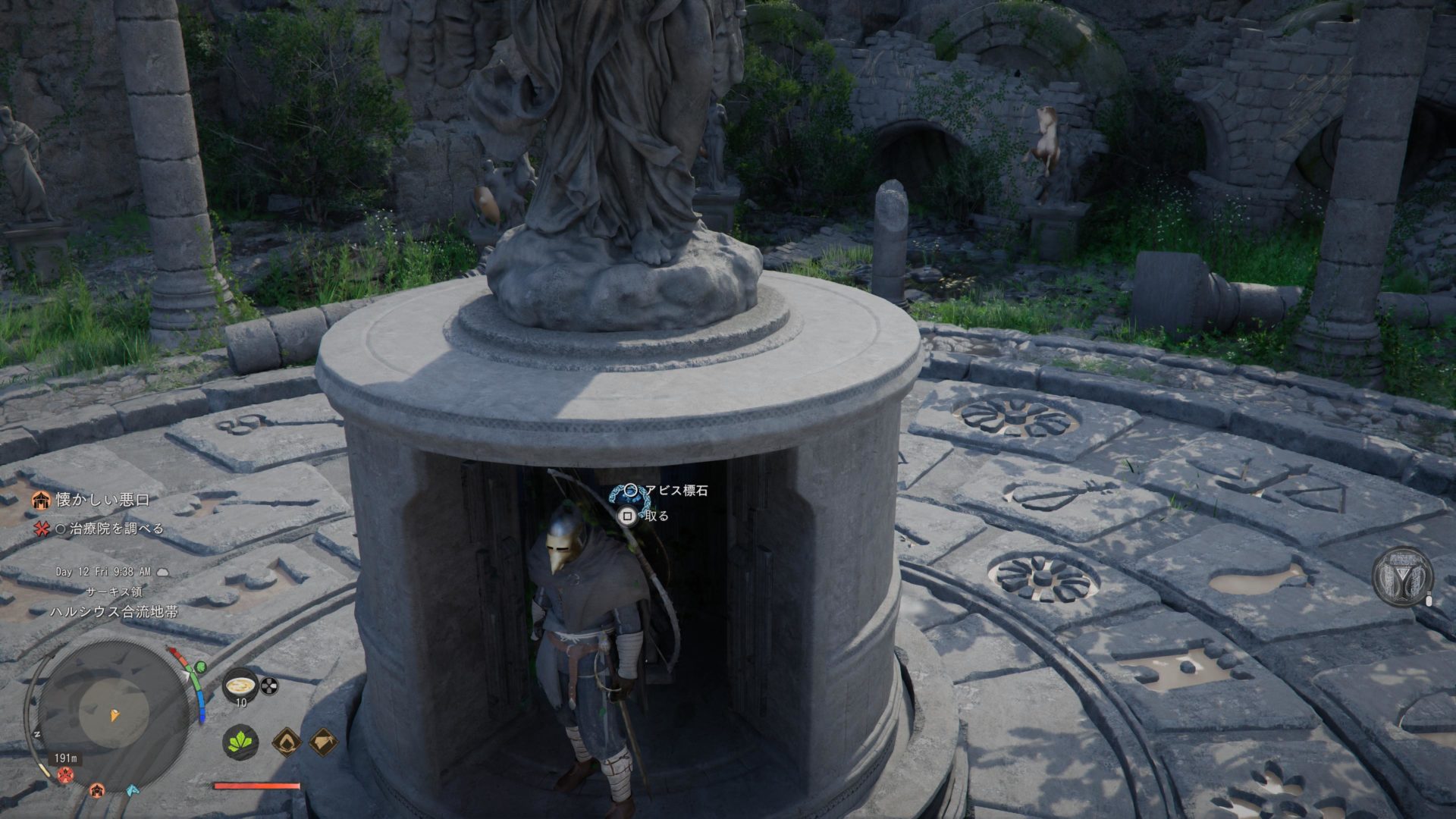Click the four-way dial icon beside the soup
The image size is (1456, 819).
269,686
